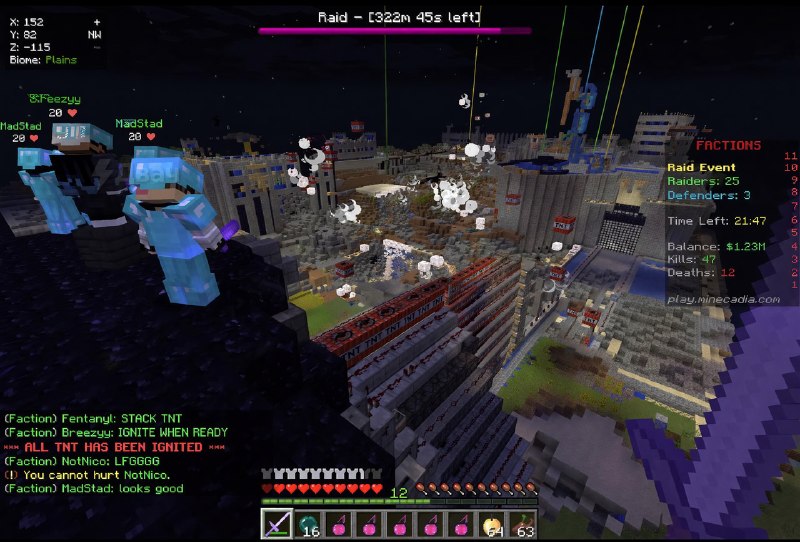Select the ender pearl stack of 16
The width and height of the screenshot is (800, 542).
click(x=306, y=523)
